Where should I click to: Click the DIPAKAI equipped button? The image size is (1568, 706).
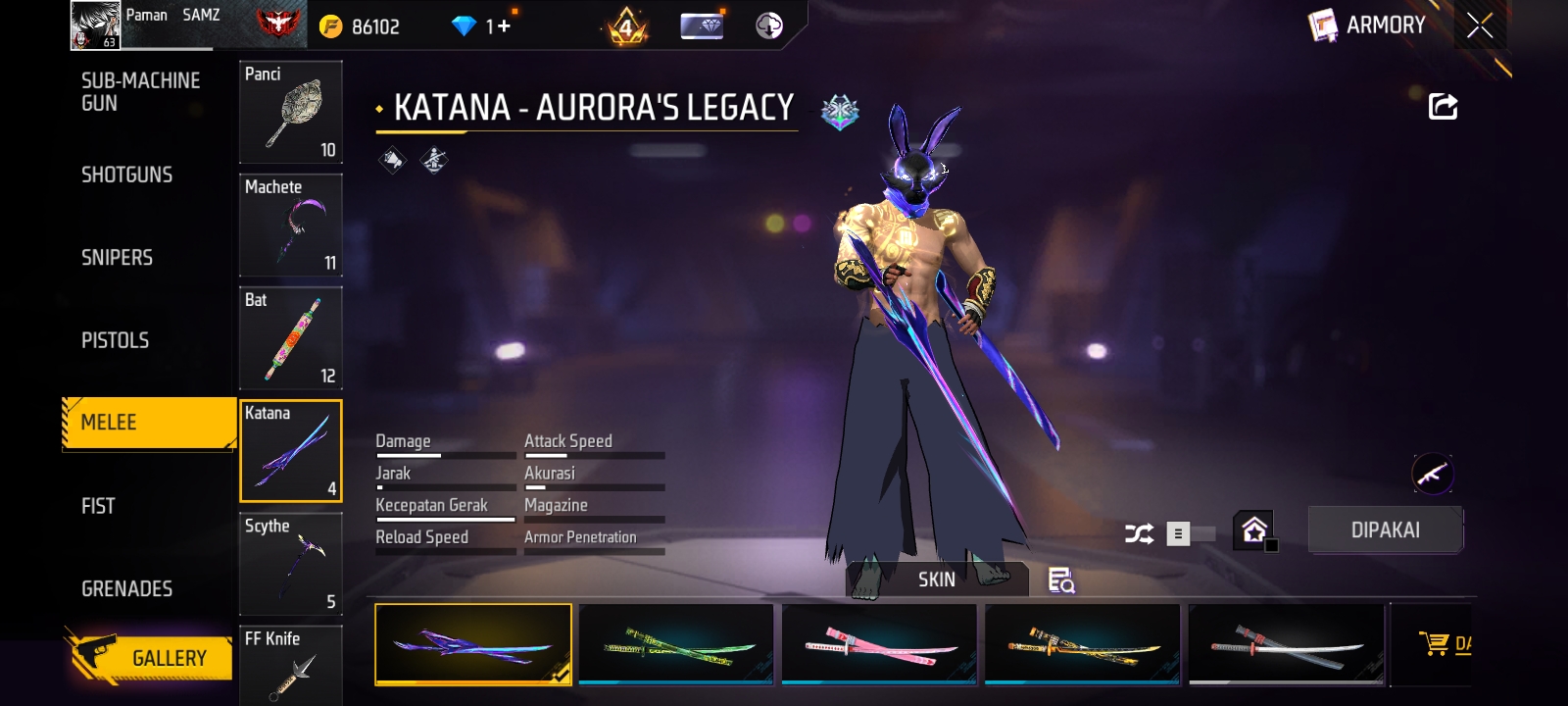1385,530
